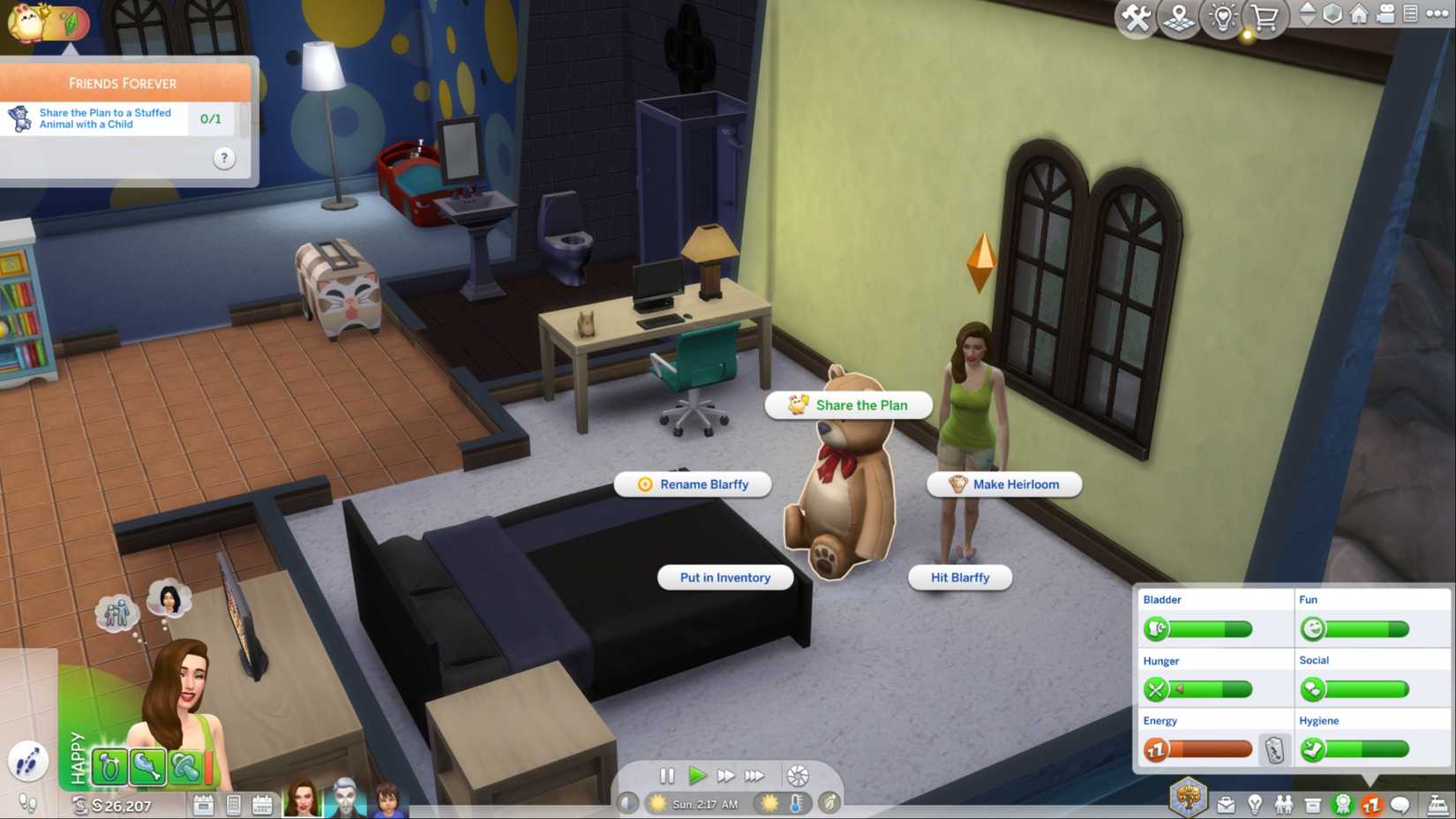Viewport: 1456px width, 819px height.
Task: Open the Sim inventory box icon
Action: pyautogui.click(x=1313, y=804)
